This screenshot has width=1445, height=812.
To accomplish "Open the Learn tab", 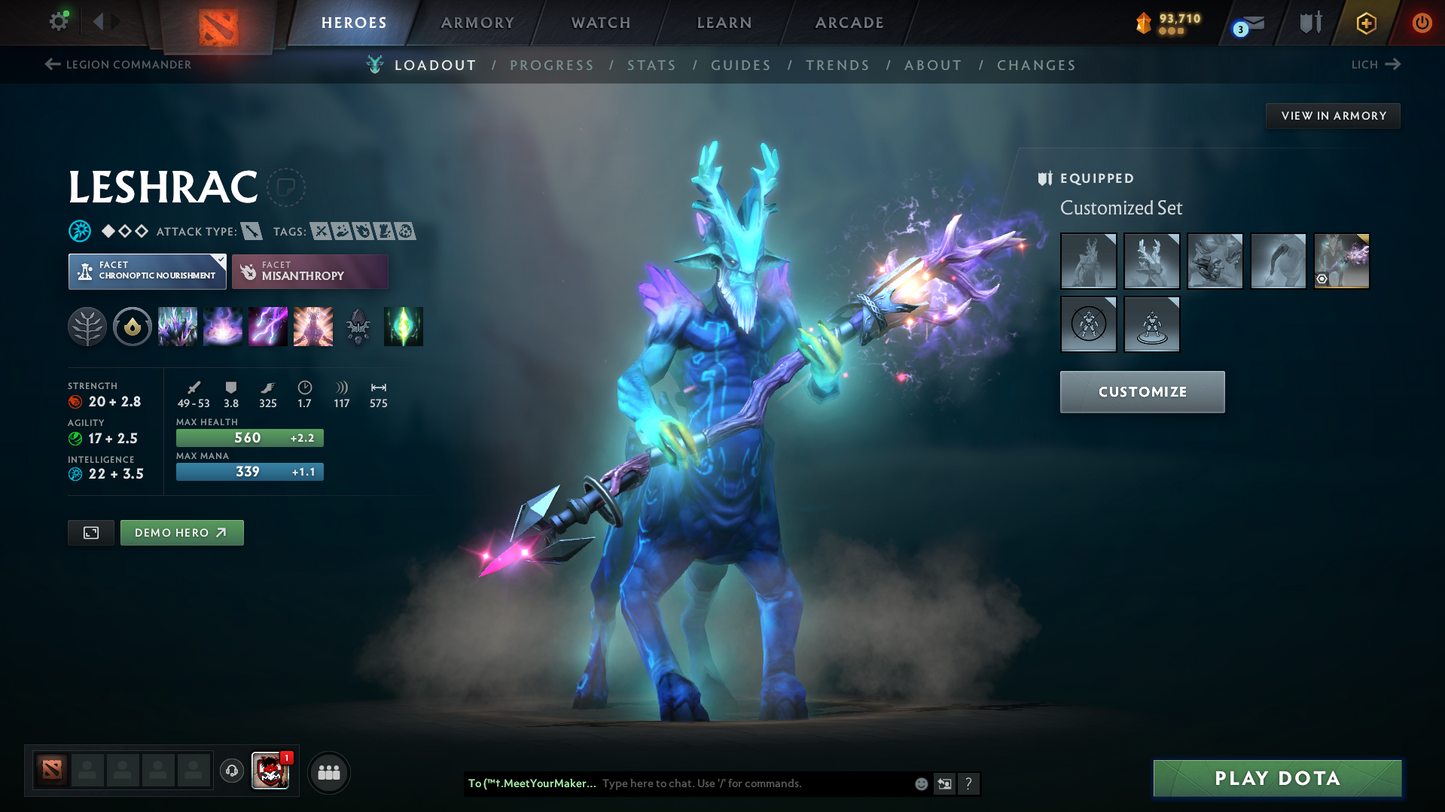I will click(x=724, y=23).
